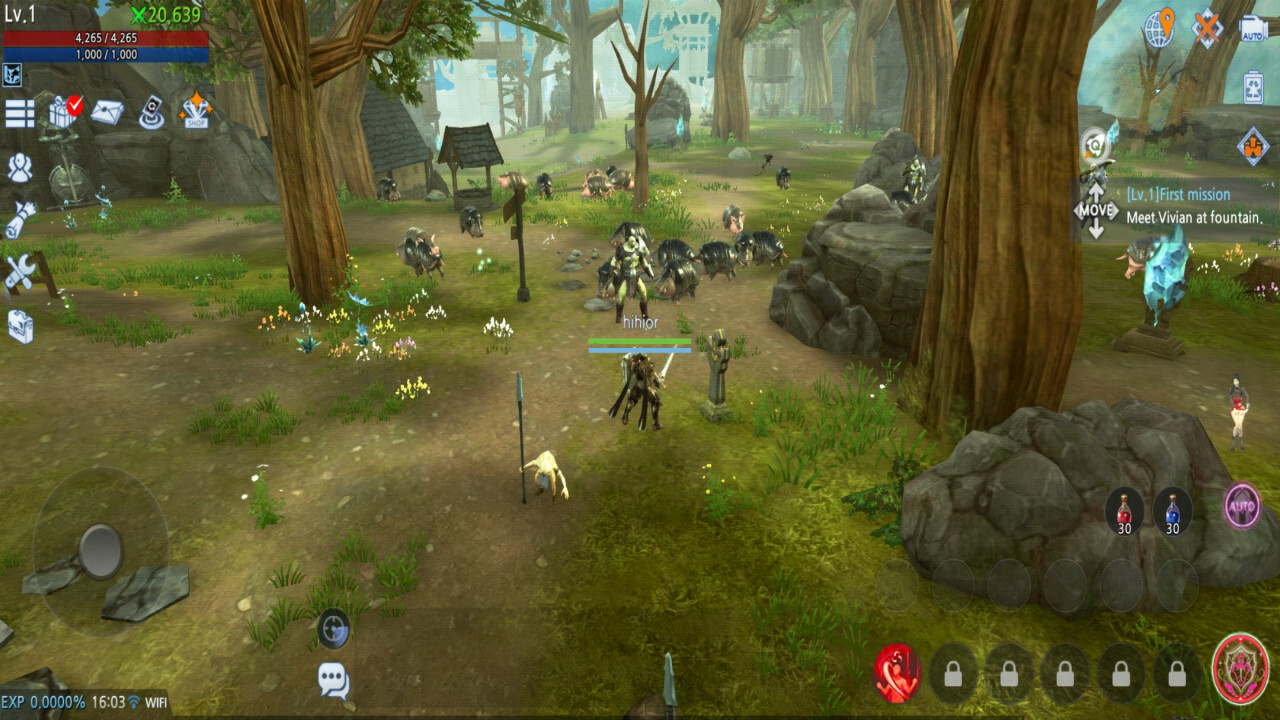Open the gift box rewards icon
This screenshot has width=1280, height=720.
[60, 110]
